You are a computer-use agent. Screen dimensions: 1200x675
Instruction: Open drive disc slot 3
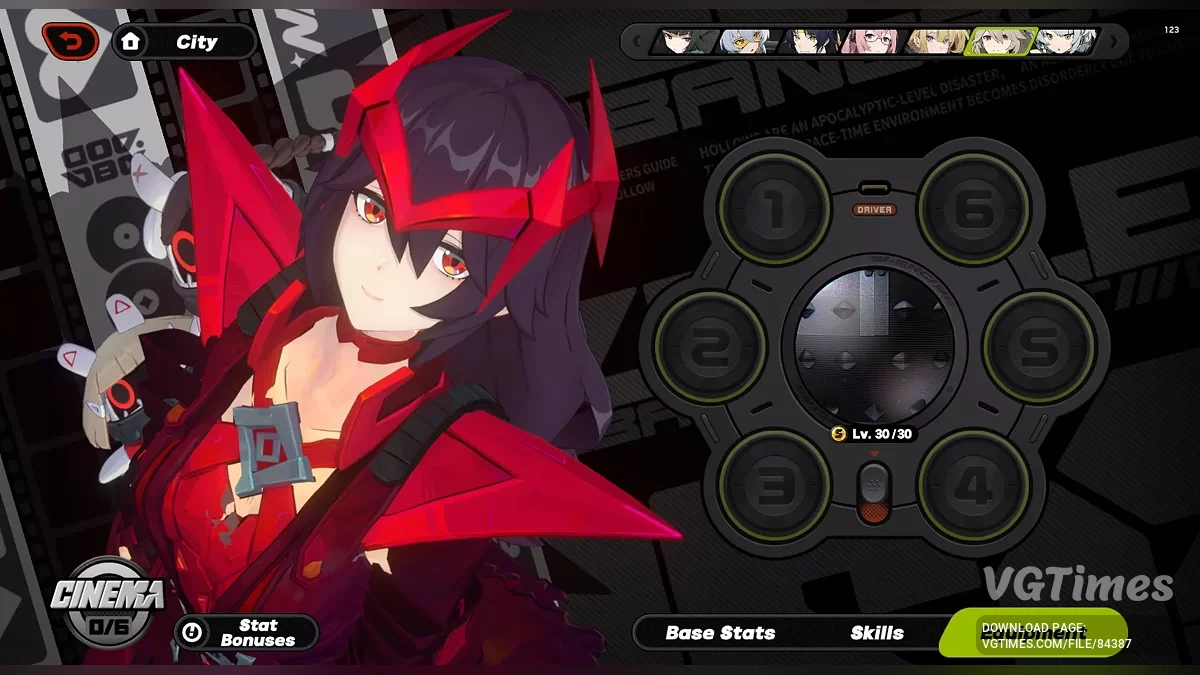click(x=775, y=486)
